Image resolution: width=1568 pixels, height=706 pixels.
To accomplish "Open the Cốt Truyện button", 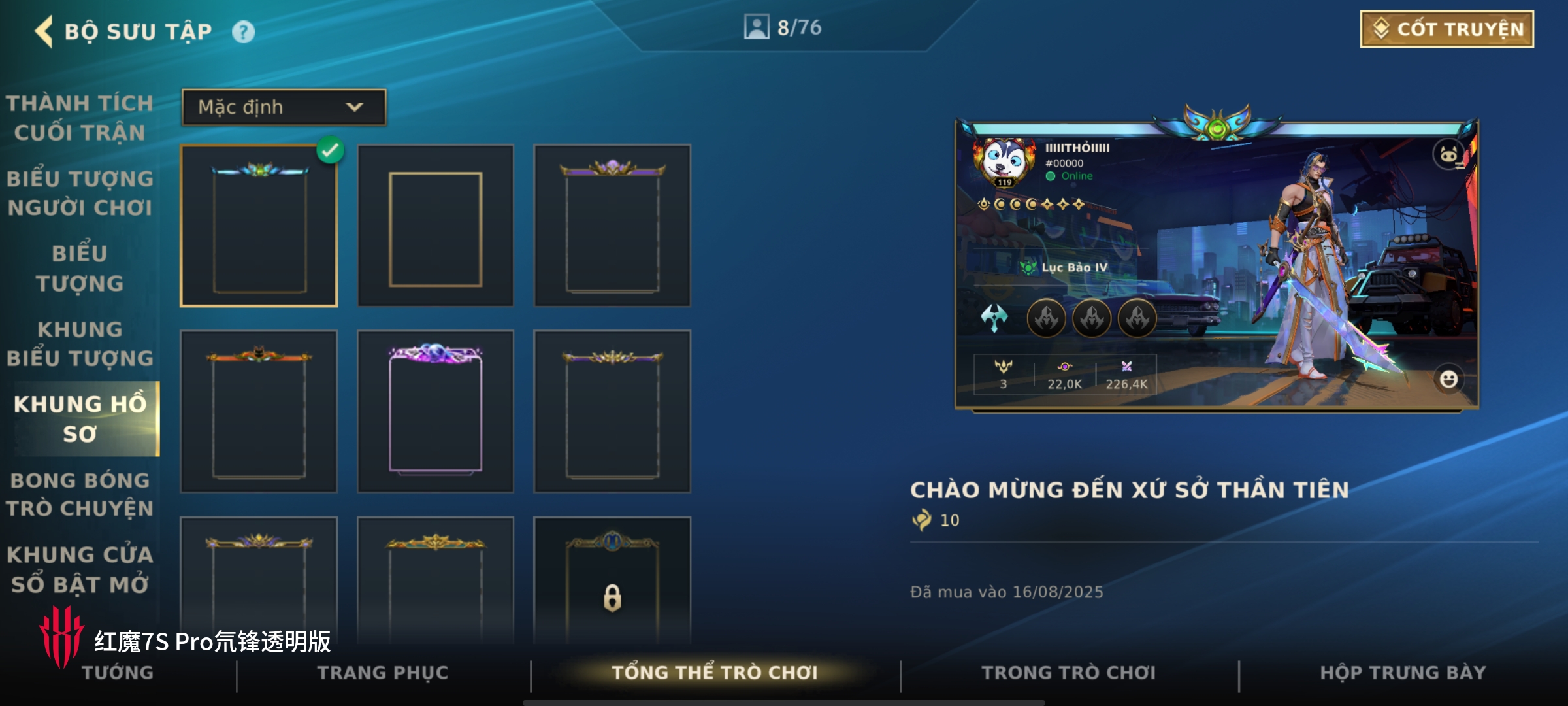I will pyautogui.click(x=1446, y=29).
